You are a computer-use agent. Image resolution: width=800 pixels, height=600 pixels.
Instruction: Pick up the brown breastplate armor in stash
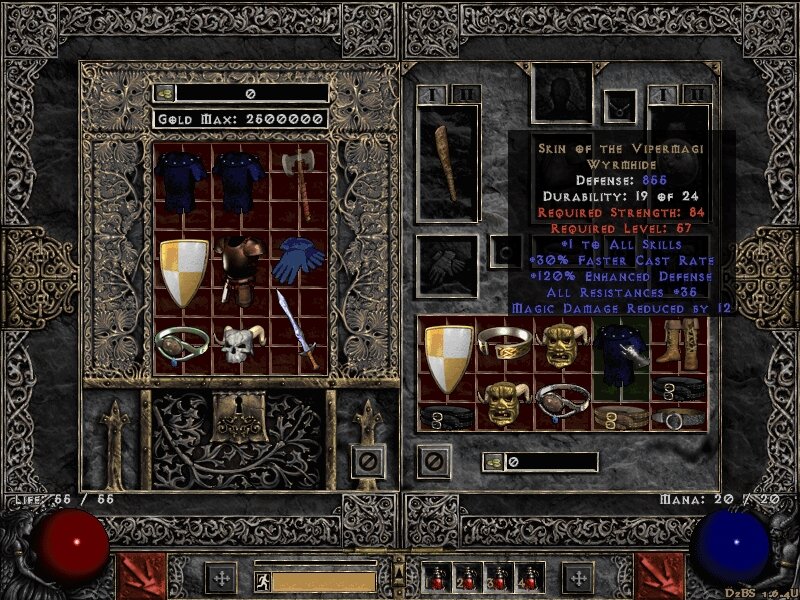(x=240, y=270)
